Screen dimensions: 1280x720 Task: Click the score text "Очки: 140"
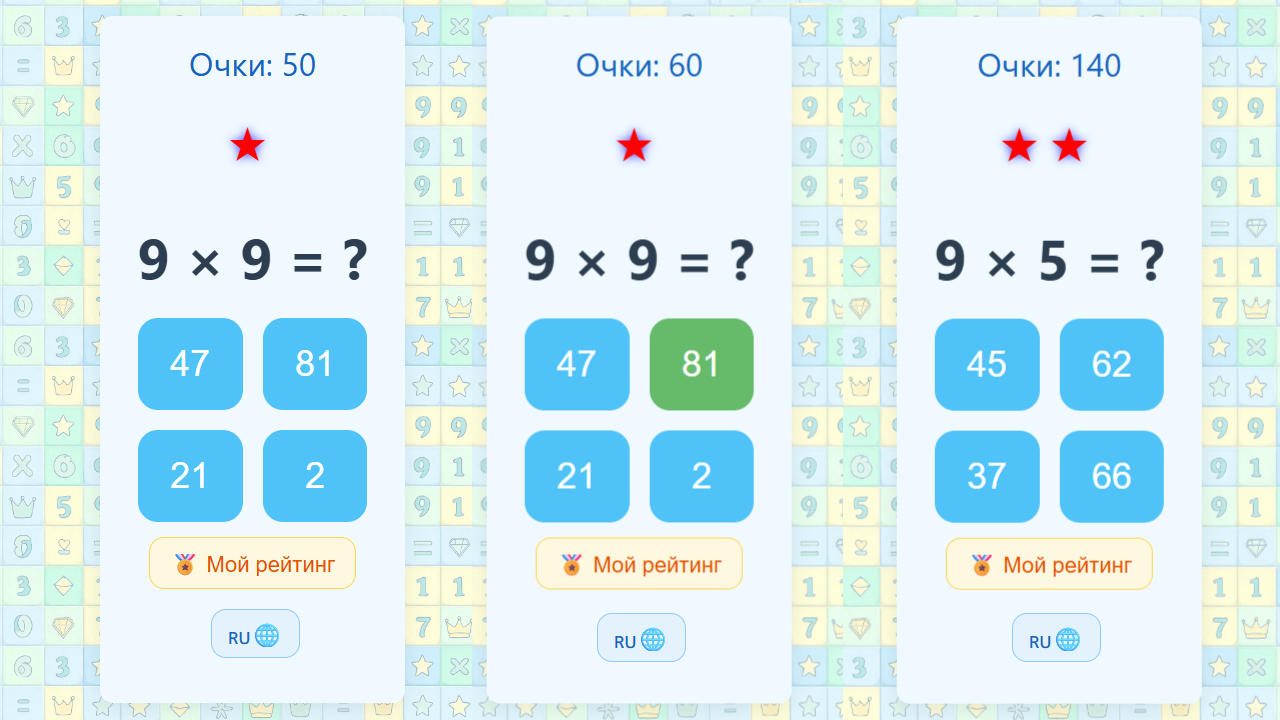point(1049,65)
